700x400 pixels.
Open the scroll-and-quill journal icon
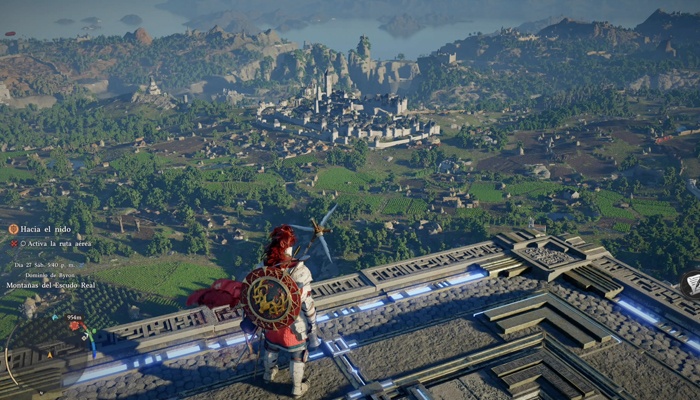tap(692, 283)
